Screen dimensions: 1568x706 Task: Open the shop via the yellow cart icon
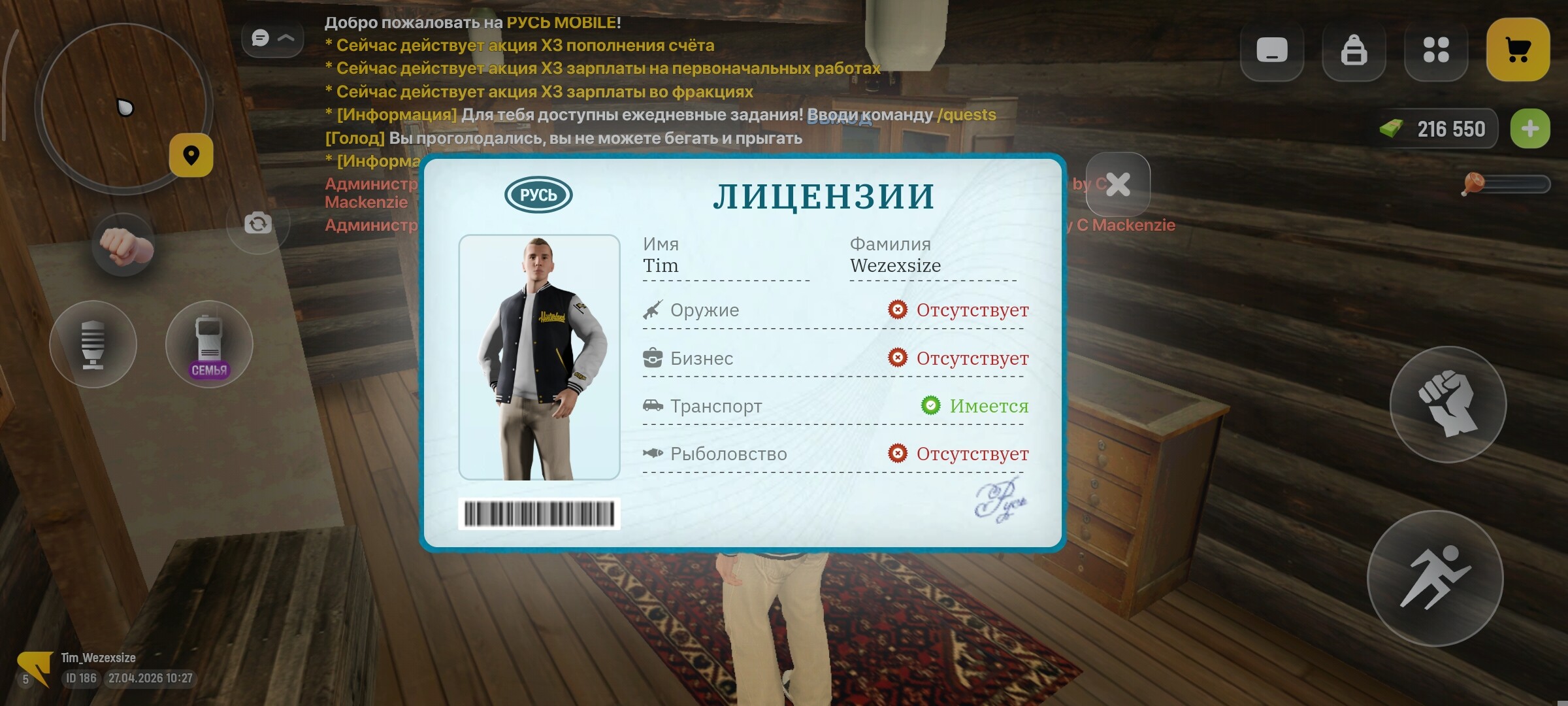[x=1518, y=47]
